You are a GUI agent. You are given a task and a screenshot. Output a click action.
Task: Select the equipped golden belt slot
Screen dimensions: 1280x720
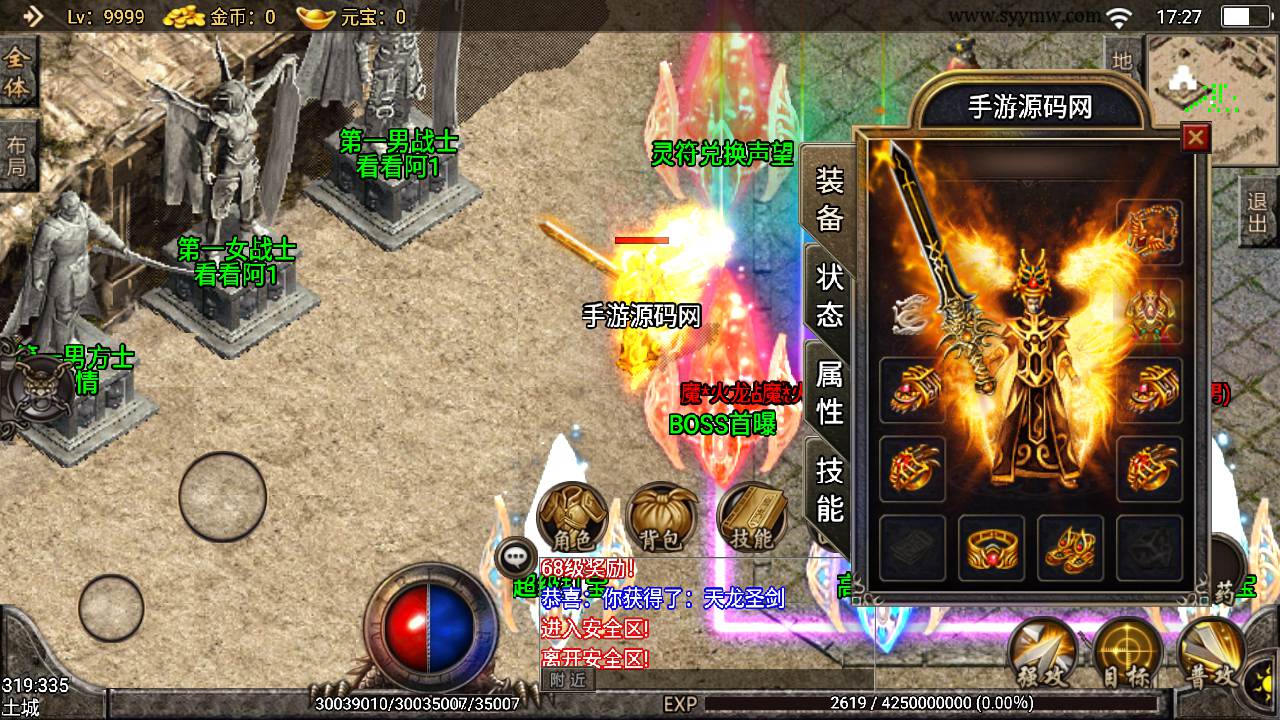pos(991,547)
